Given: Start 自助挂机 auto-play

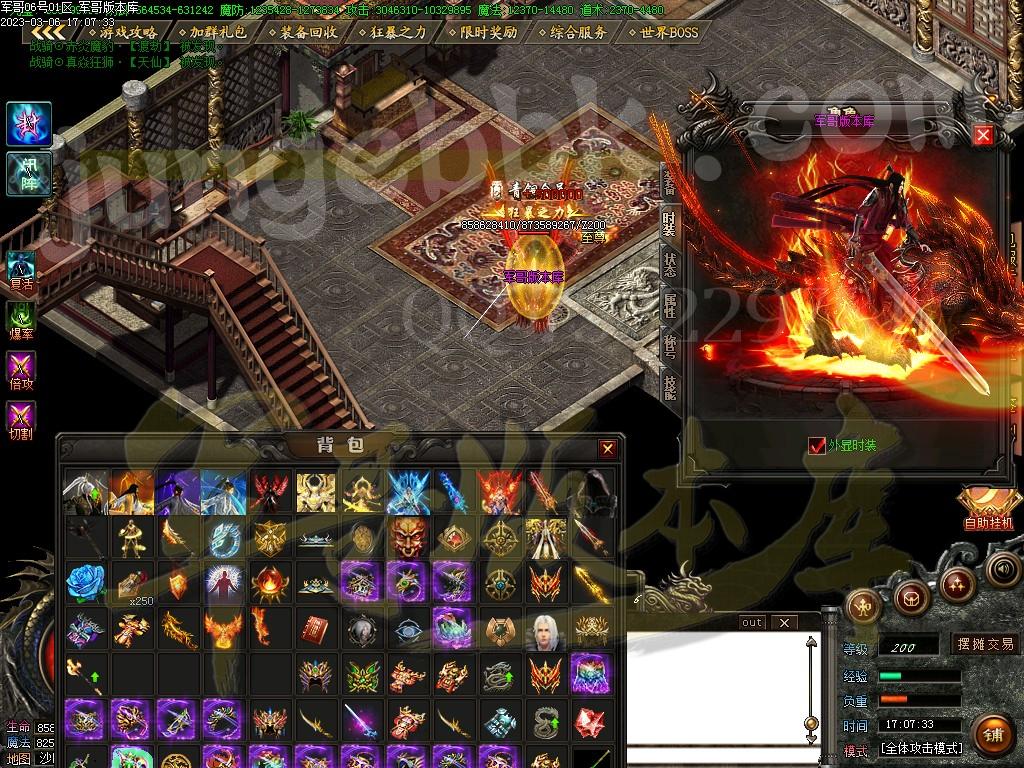Looking at the screenshot, I should tap(987, 508).
